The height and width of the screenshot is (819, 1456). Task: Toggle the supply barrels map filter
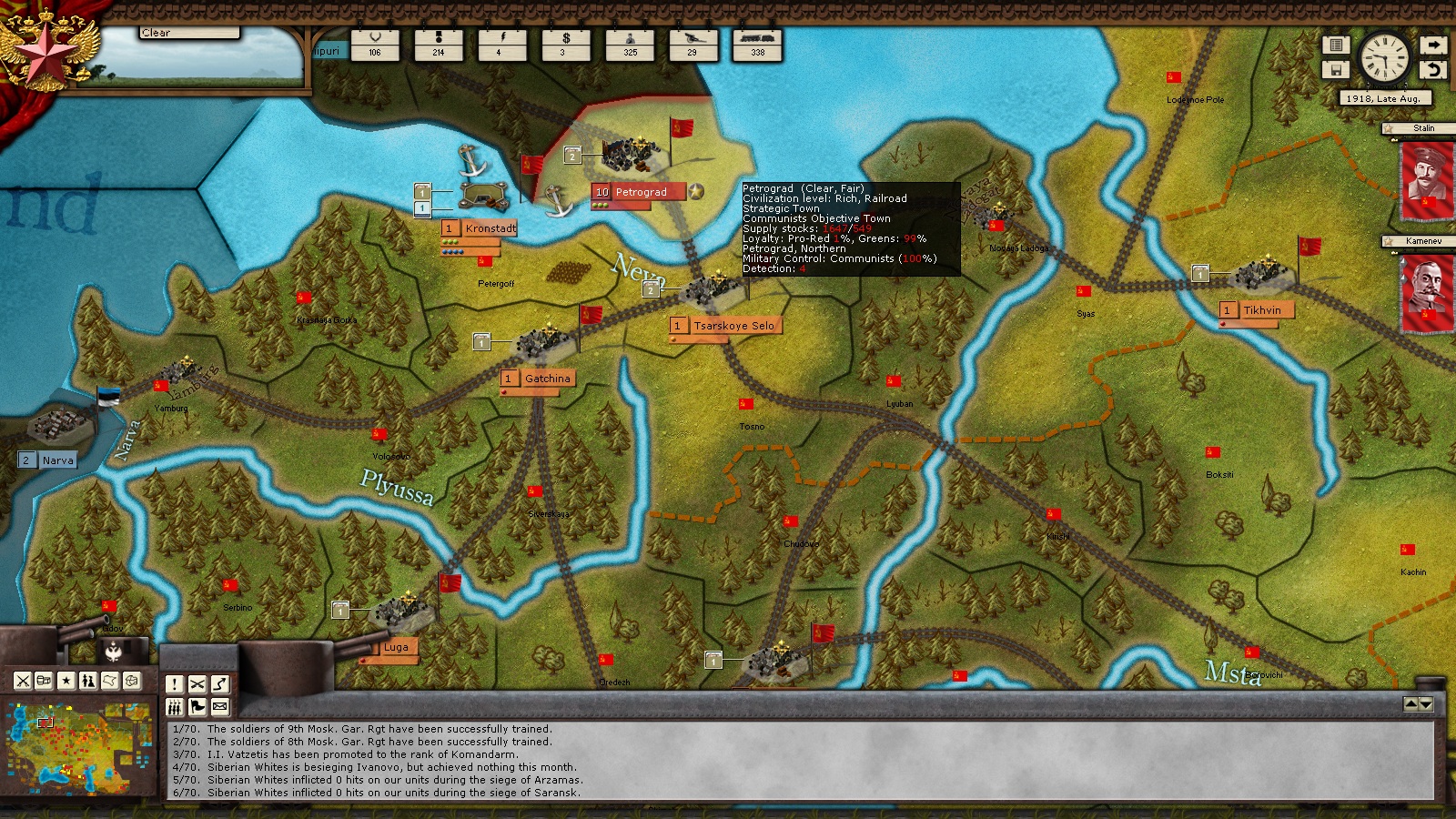point(45,680)
